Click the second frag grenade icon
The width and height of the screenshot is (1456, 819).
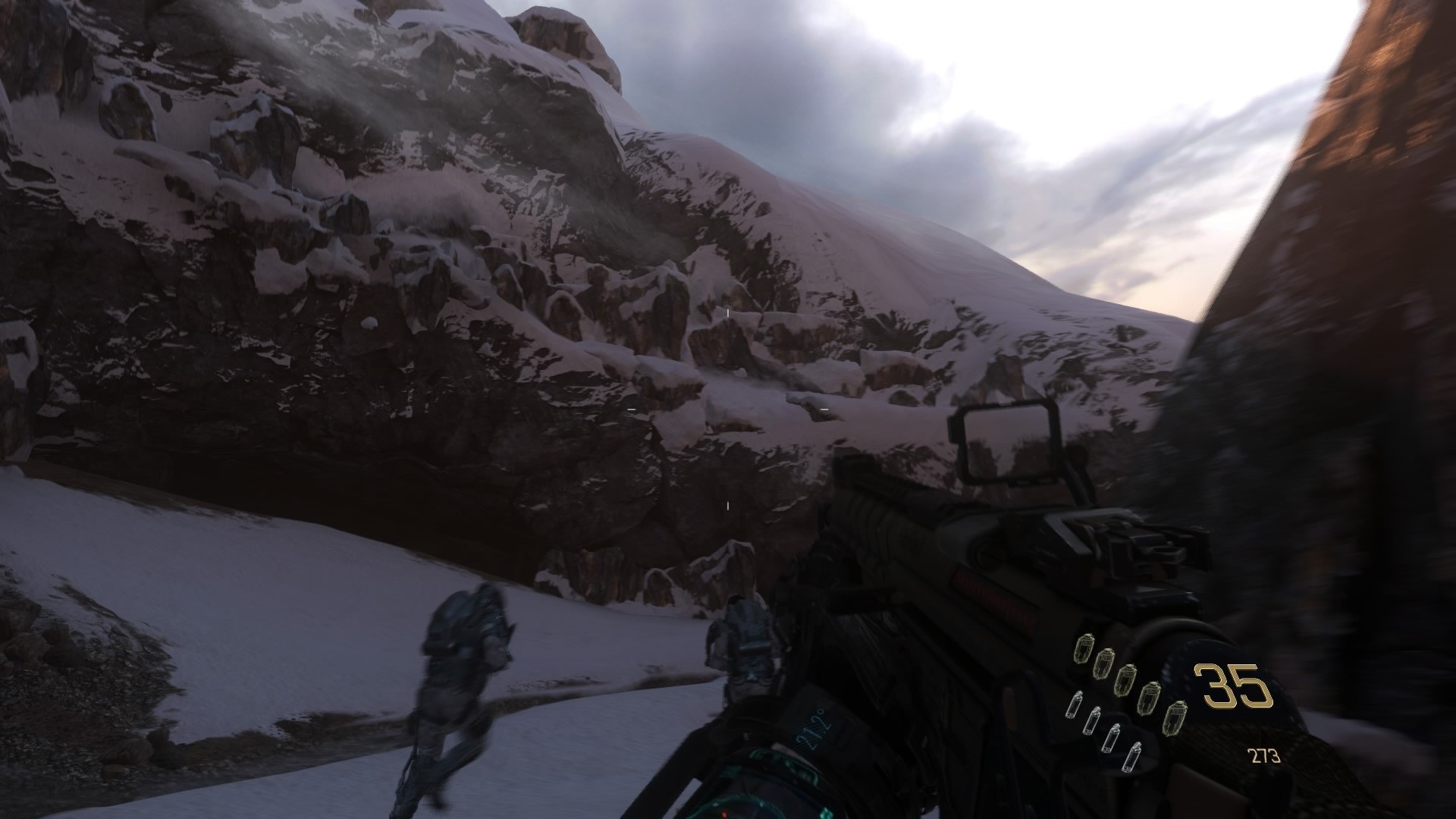tap(1105, 664)
